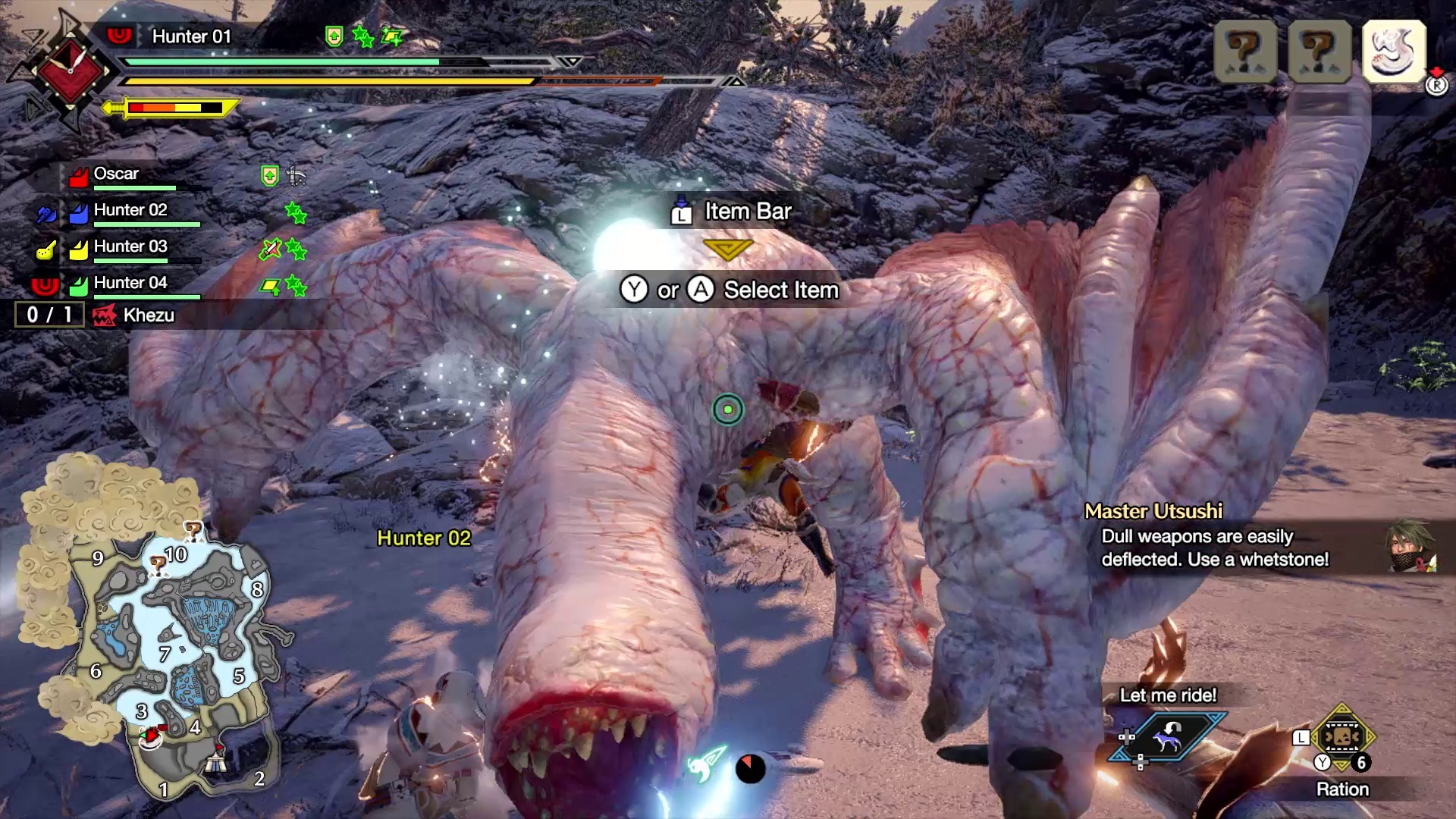Screen dimensions: 1456x819
Task: Select the rightmost unknown monster icon
Action: click(x=1319, y=52)
